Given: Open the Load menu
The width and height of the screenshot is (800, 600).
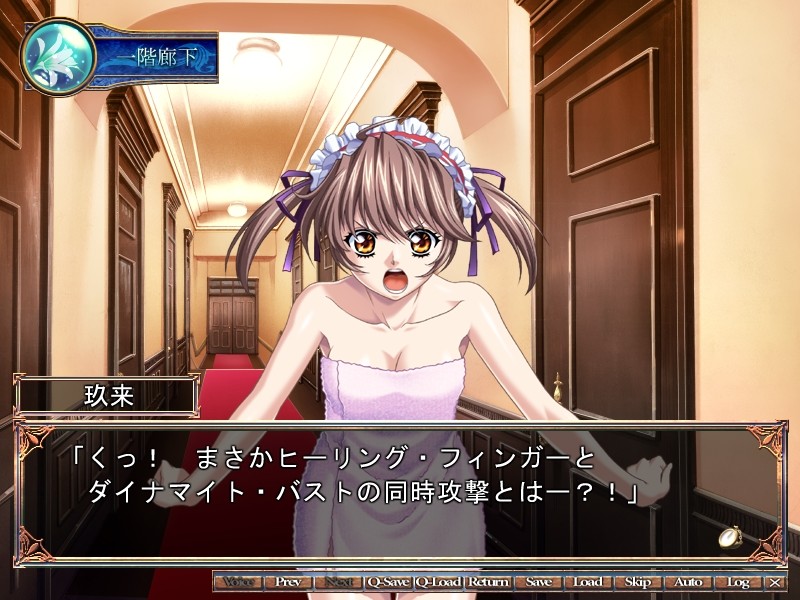Looking at the screenshot, I should [x=588, y=581].
